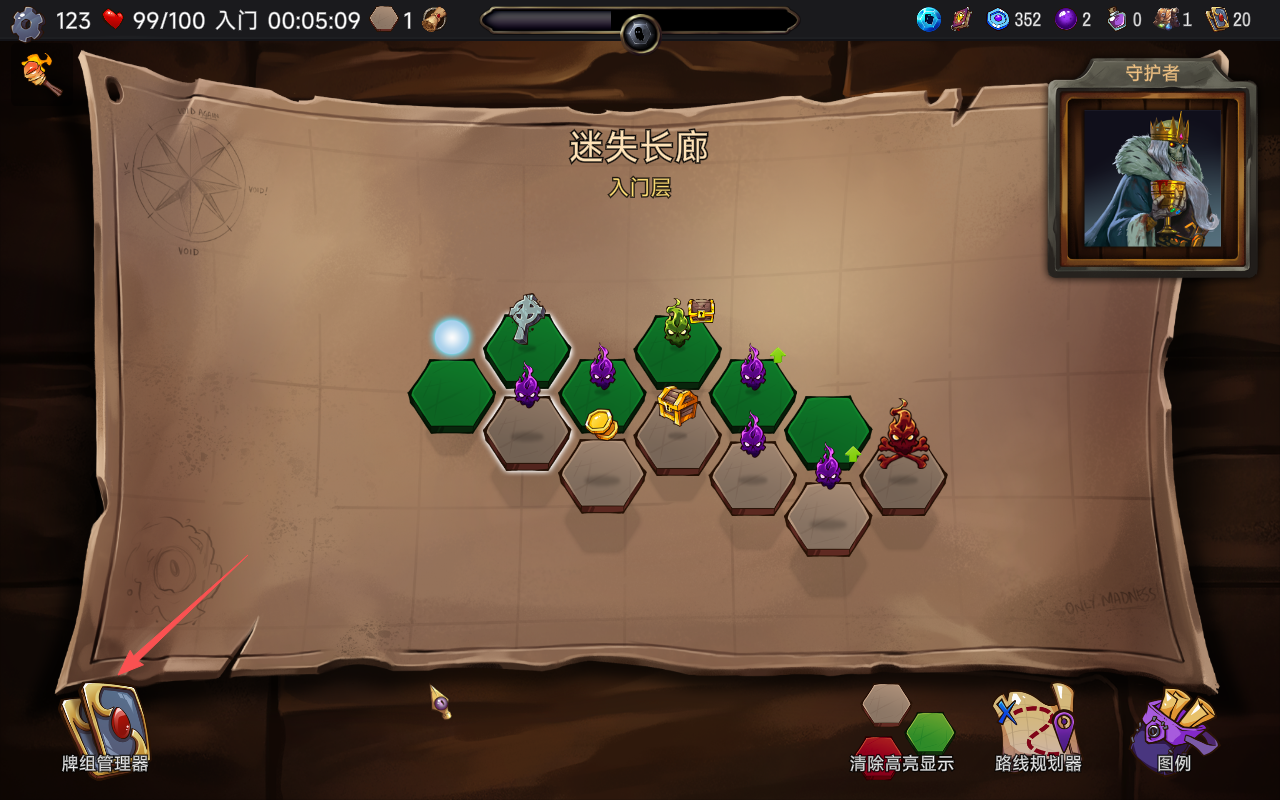Click the blue orb icon in top bar

tap(929, 20)
